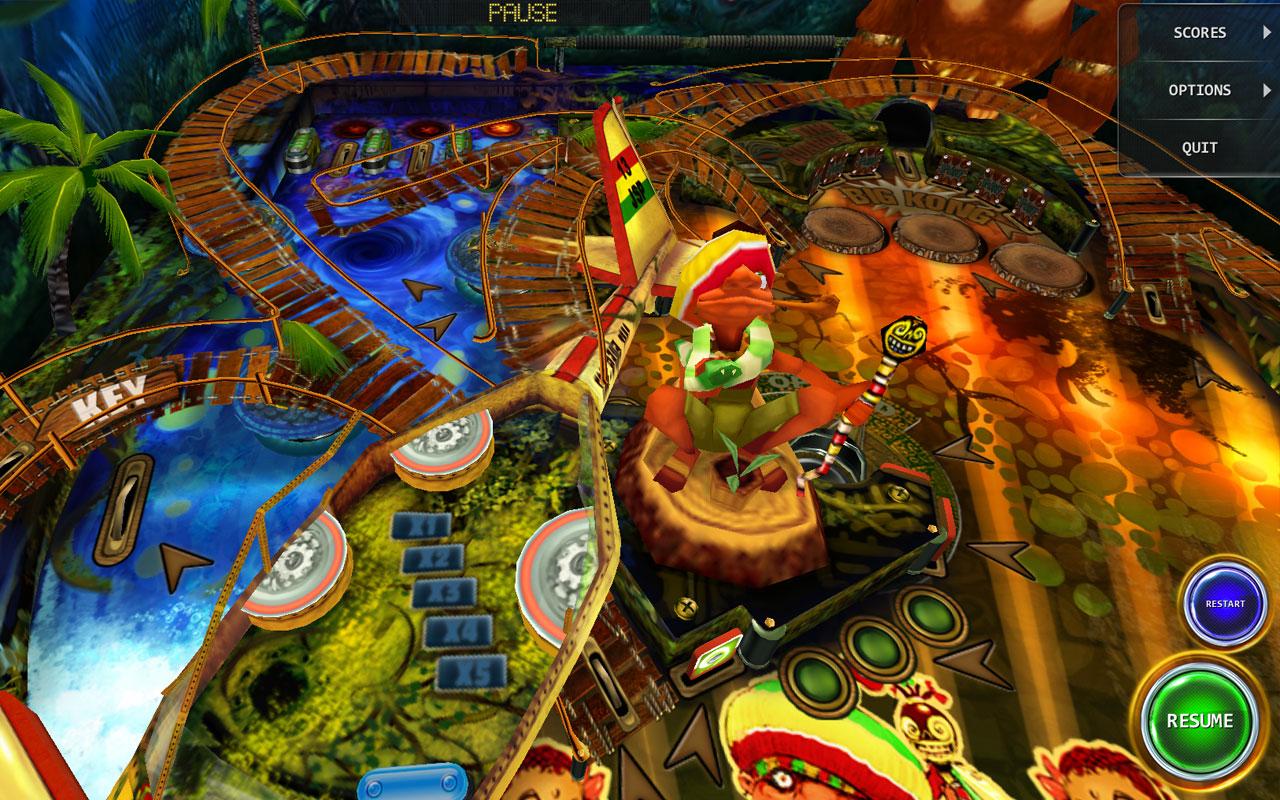Expand the OPTIONS menu entry
Image resolution: width=1280 pixels, height=800 pixels.
click(x=1200, y=90)
